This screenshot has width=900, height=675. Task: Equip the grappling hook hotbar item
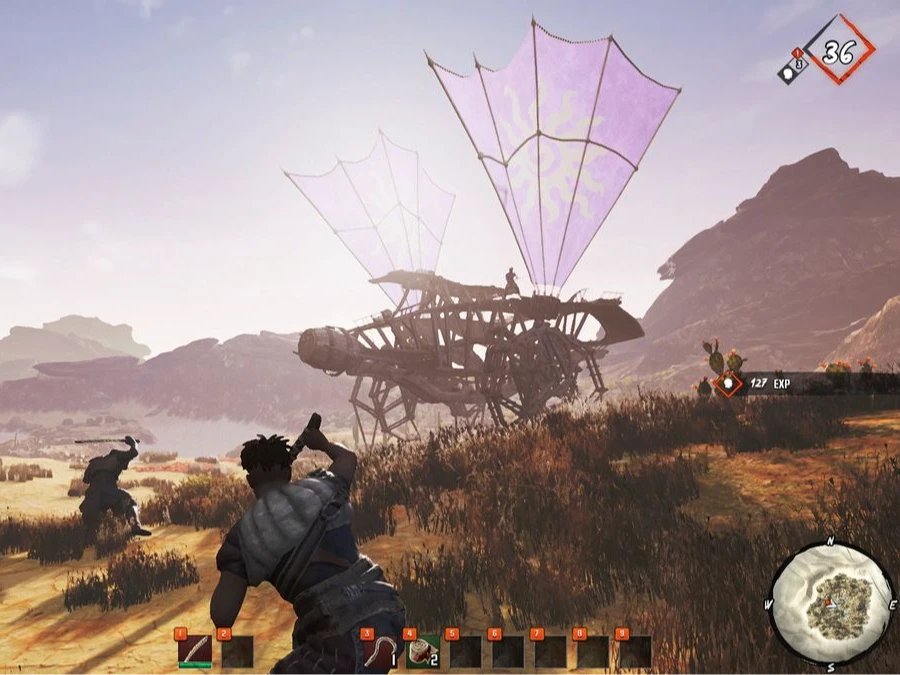point(380,651)
